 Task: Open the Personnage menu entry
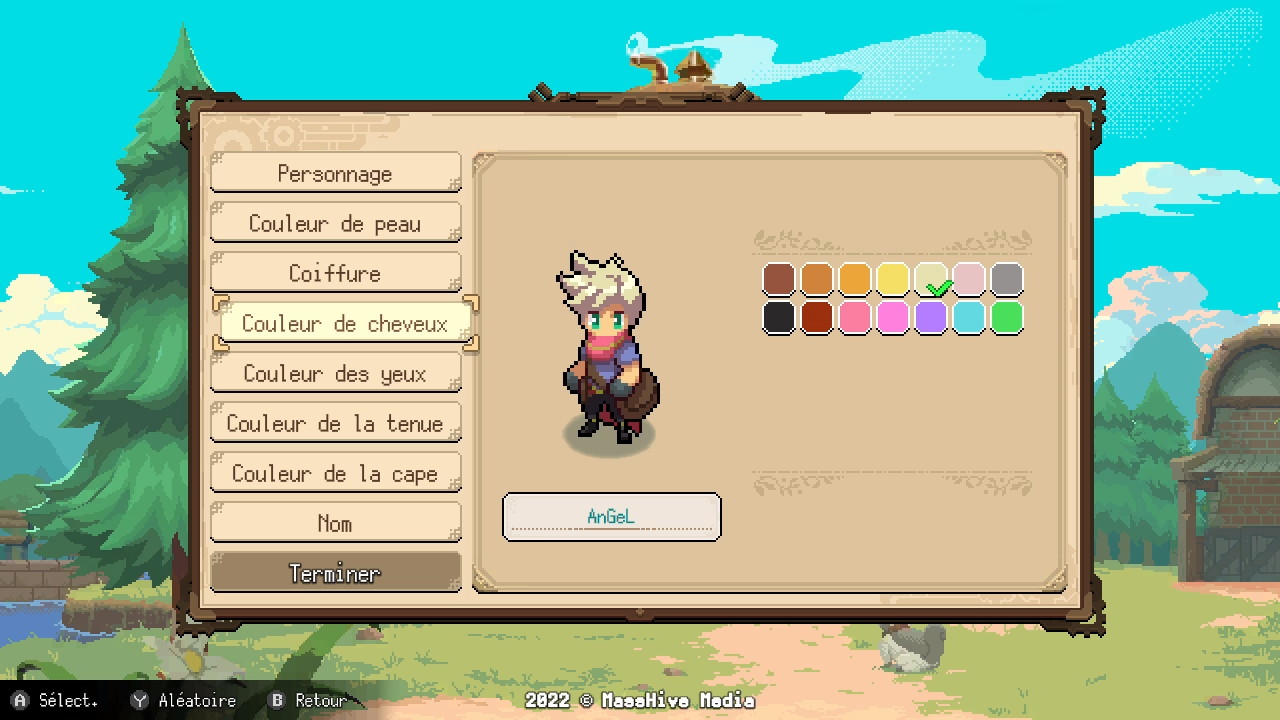coord(335,173)
